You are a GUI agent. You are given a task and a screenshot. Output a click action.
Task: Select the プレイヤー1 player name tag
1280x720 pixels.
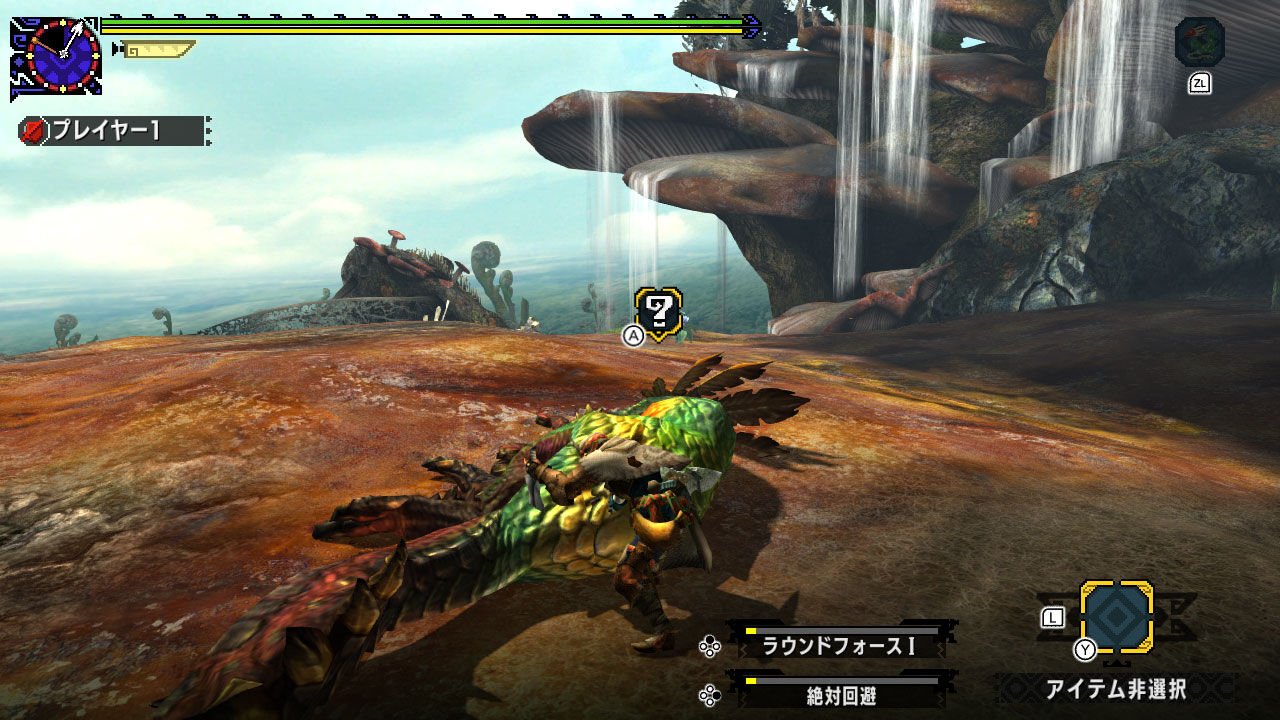(x=114, y=131)
